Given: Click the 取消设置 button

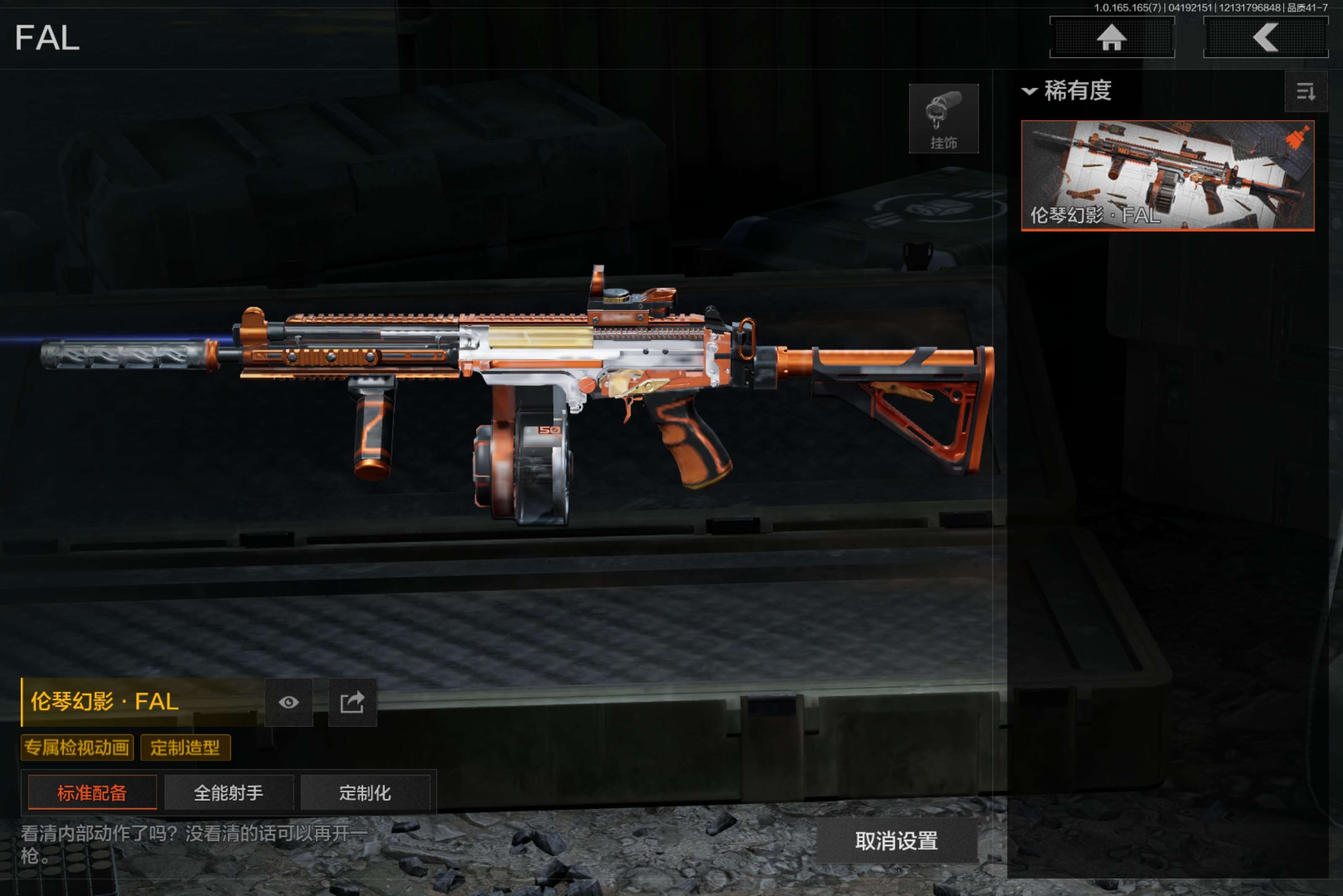Looking at the screenshot, I should (x=896, y=840).
